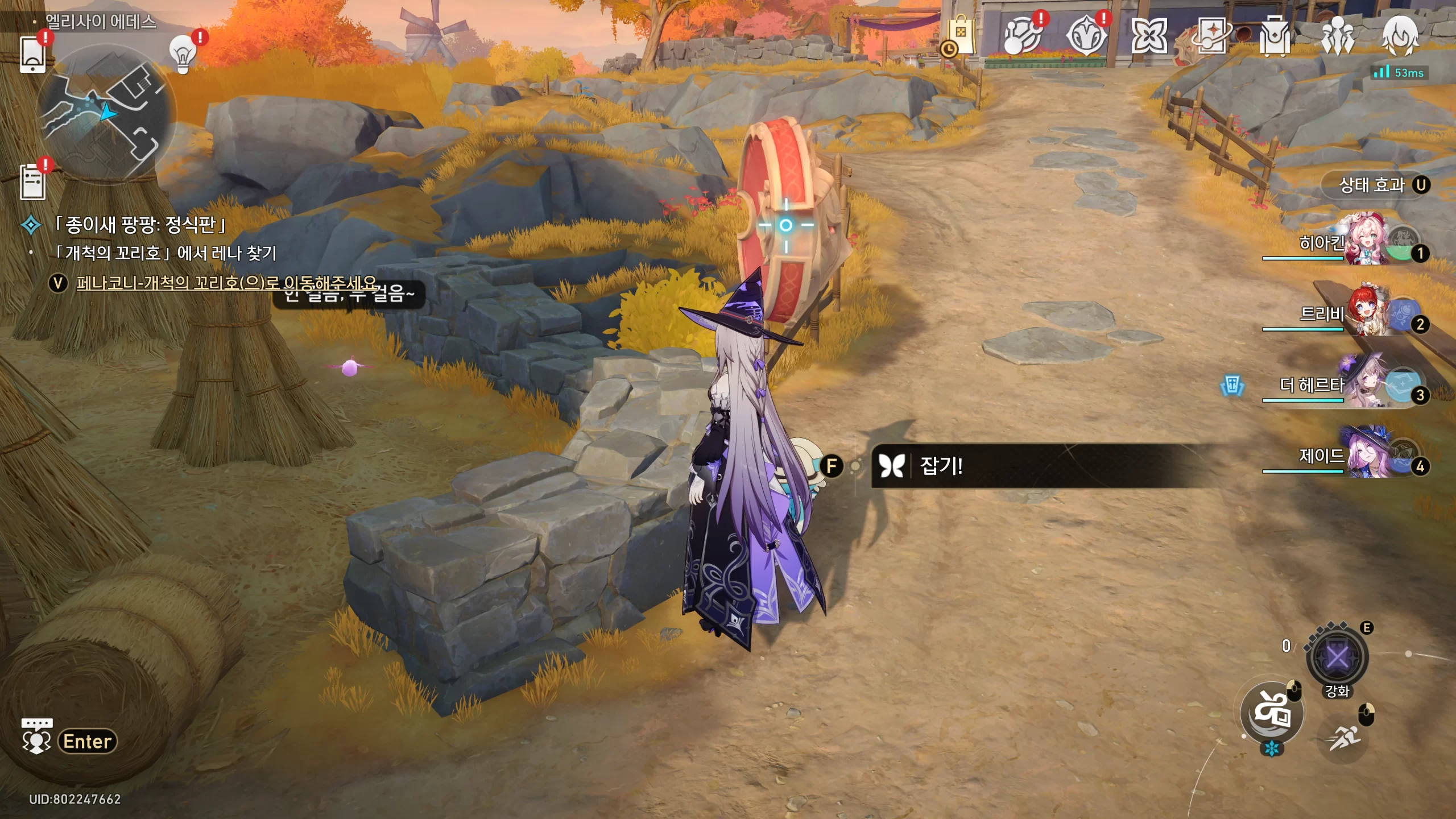The image size is (1456, 819).
Task: Open the backpack inventory icon
Action: (x=1275, y=36)
